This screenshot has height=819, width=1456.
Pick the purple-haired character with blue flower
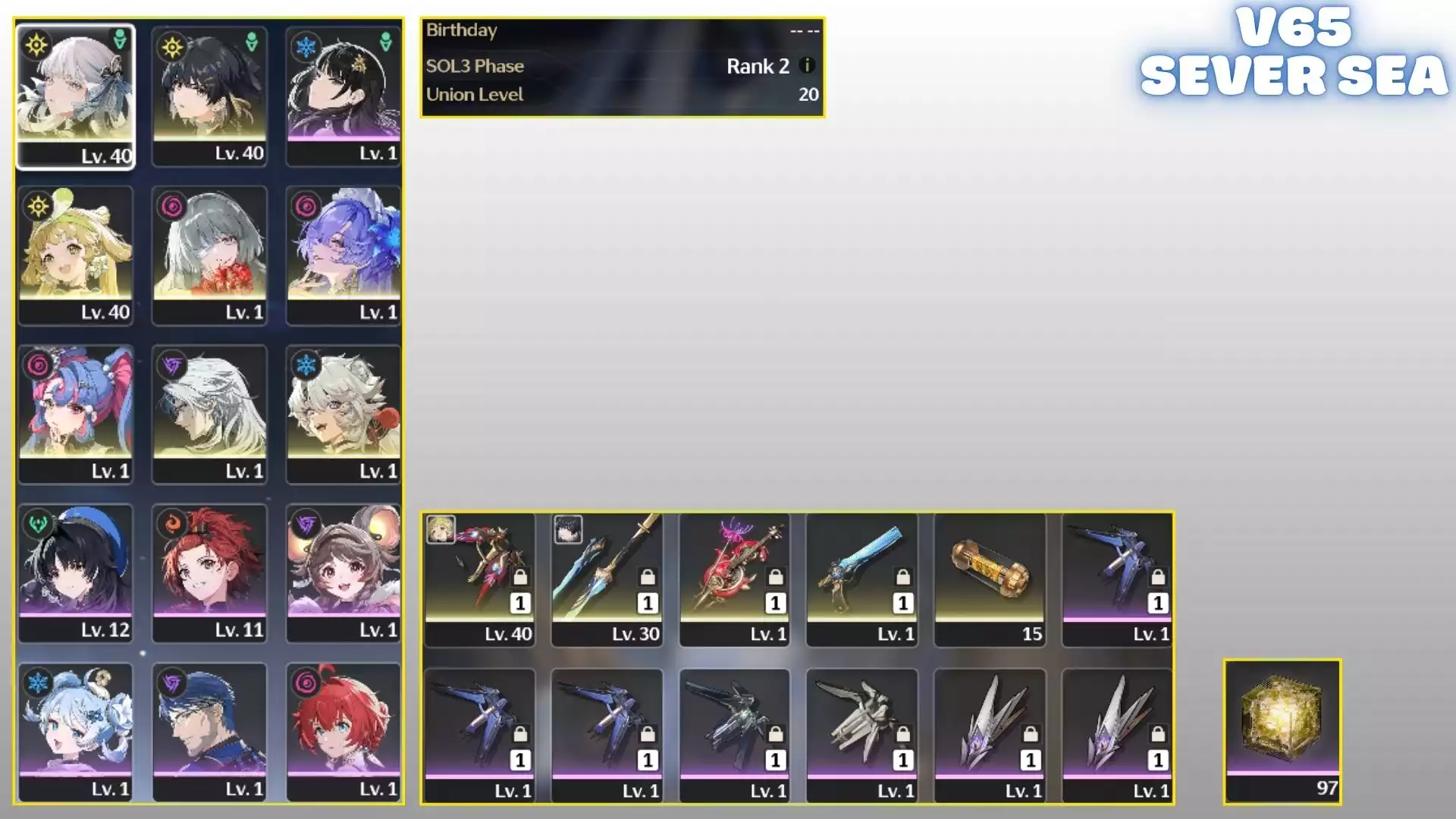pyautogui.click(x=344, y=254)
